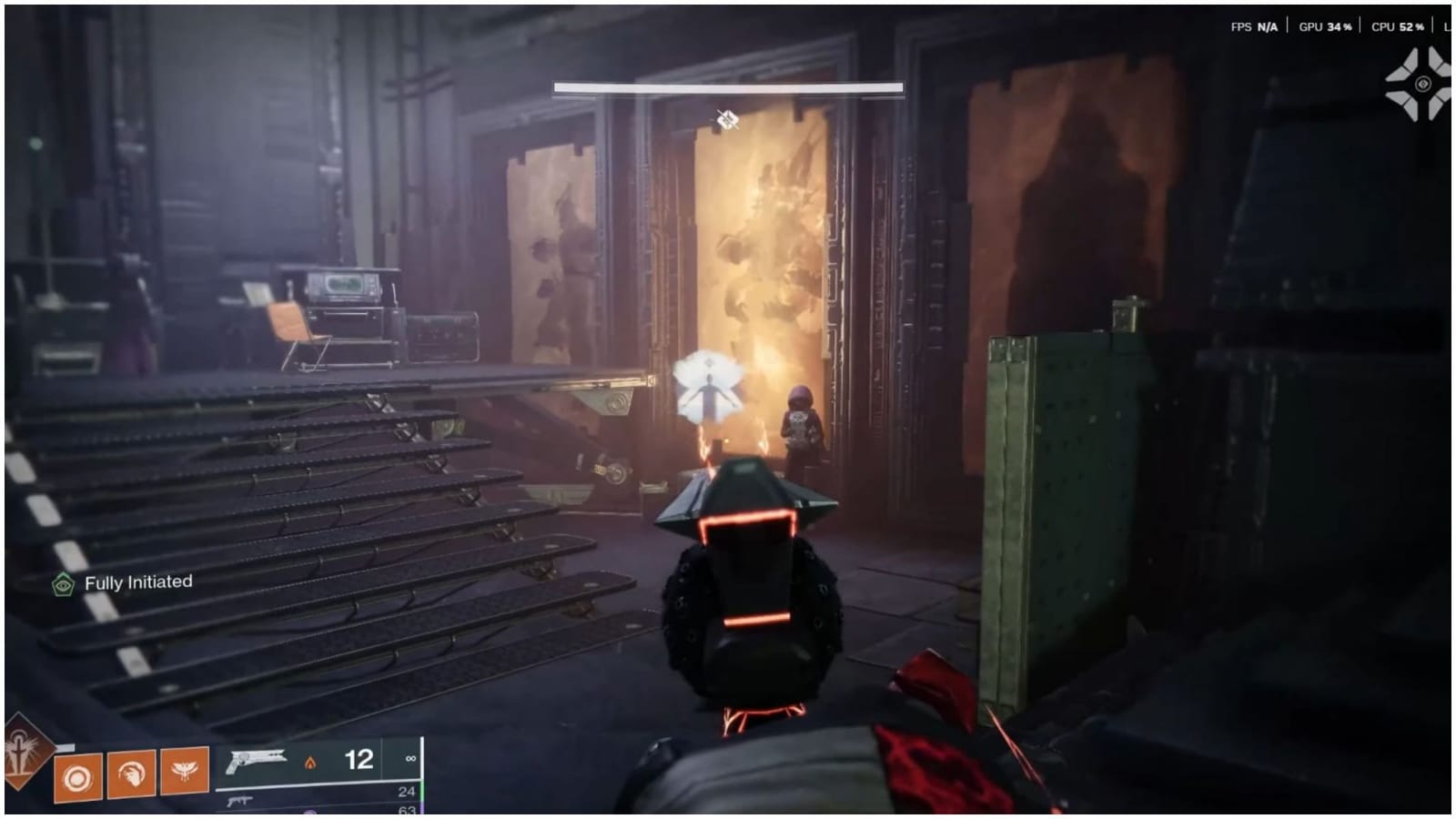Select the hand cannon weapon icon

click(x=256, y=763)
